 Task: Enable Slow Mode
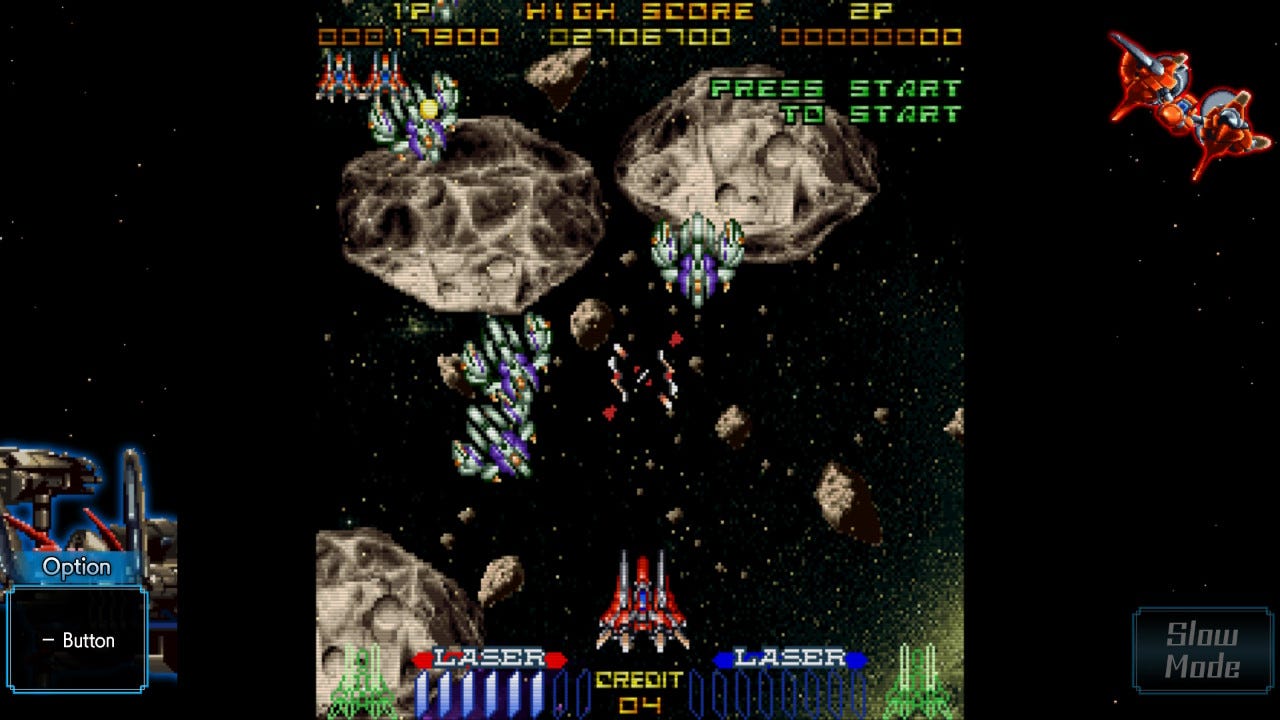coord(1200,647)
